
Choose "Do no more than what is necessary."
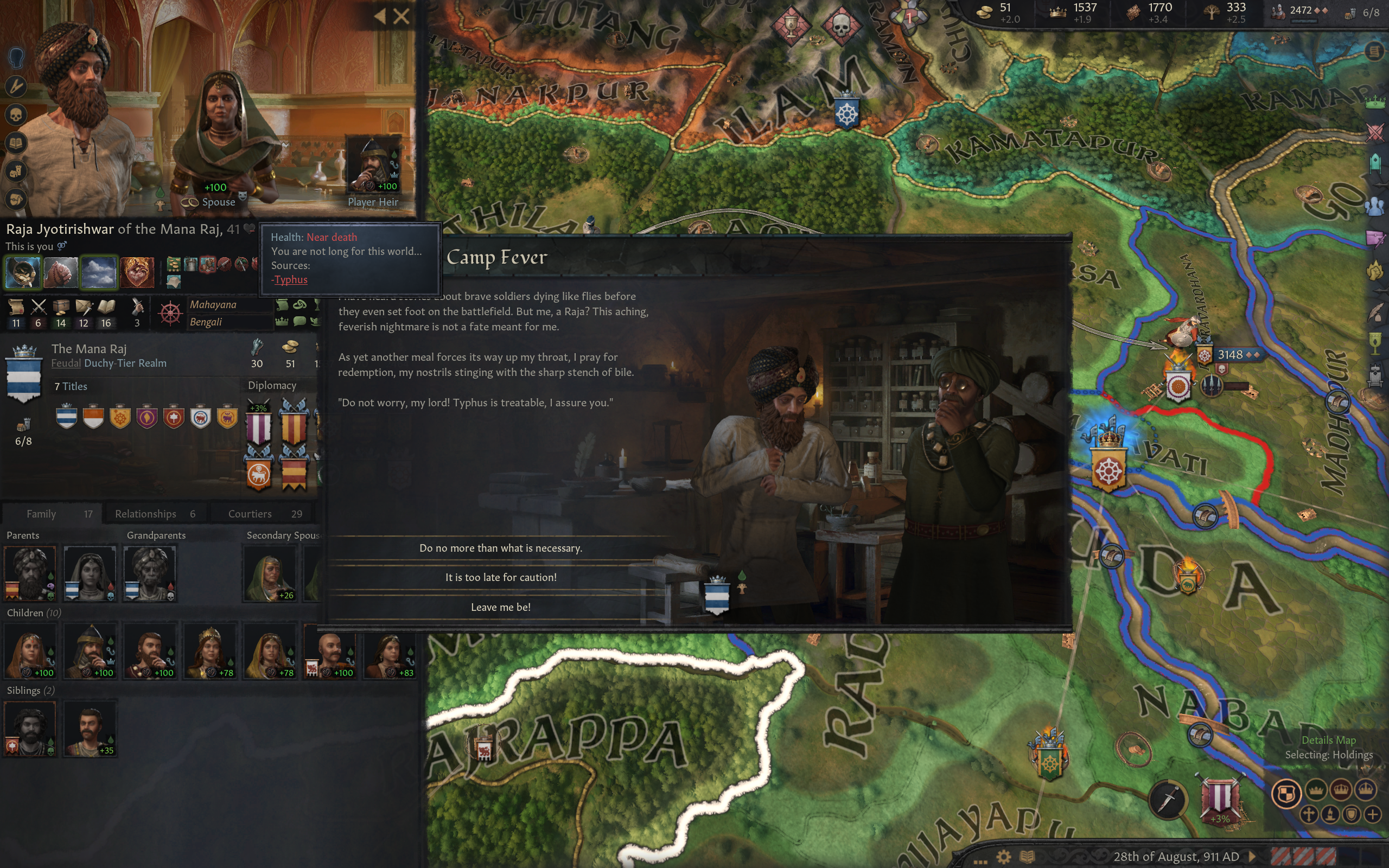(500, 548)
